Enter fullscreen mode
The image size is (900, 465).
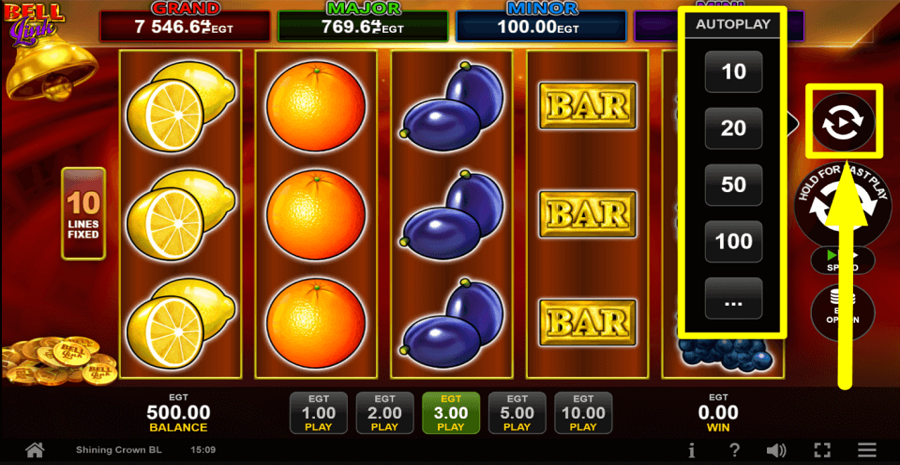[822, 450]
